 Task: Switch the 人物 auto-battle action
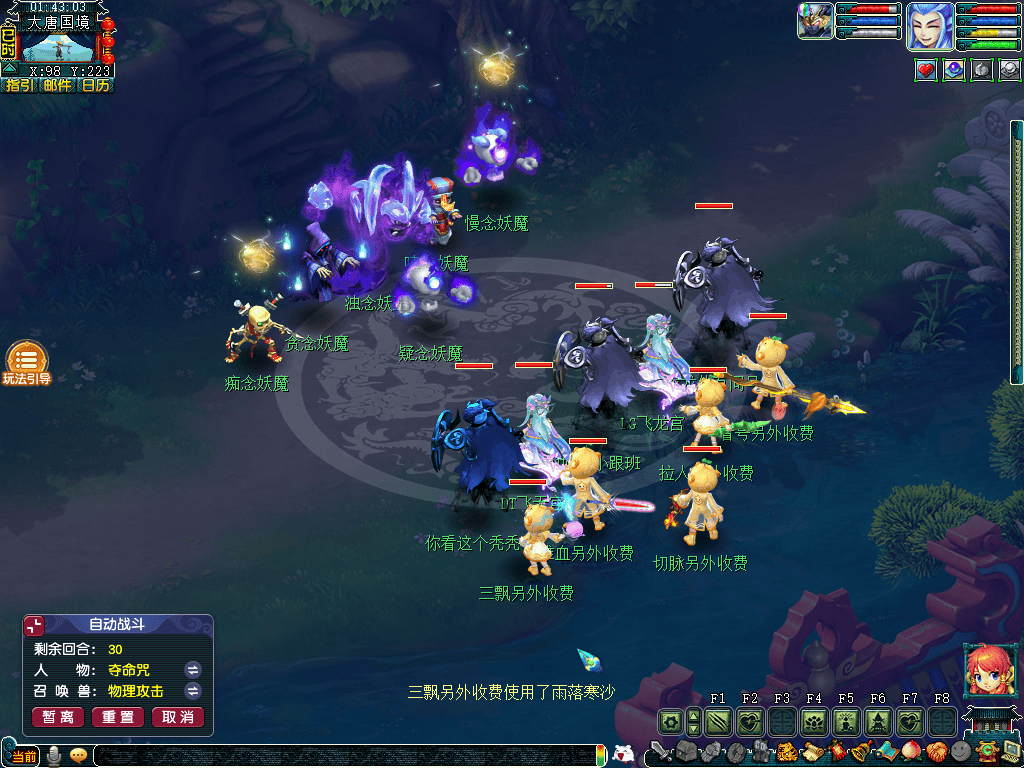192,669
